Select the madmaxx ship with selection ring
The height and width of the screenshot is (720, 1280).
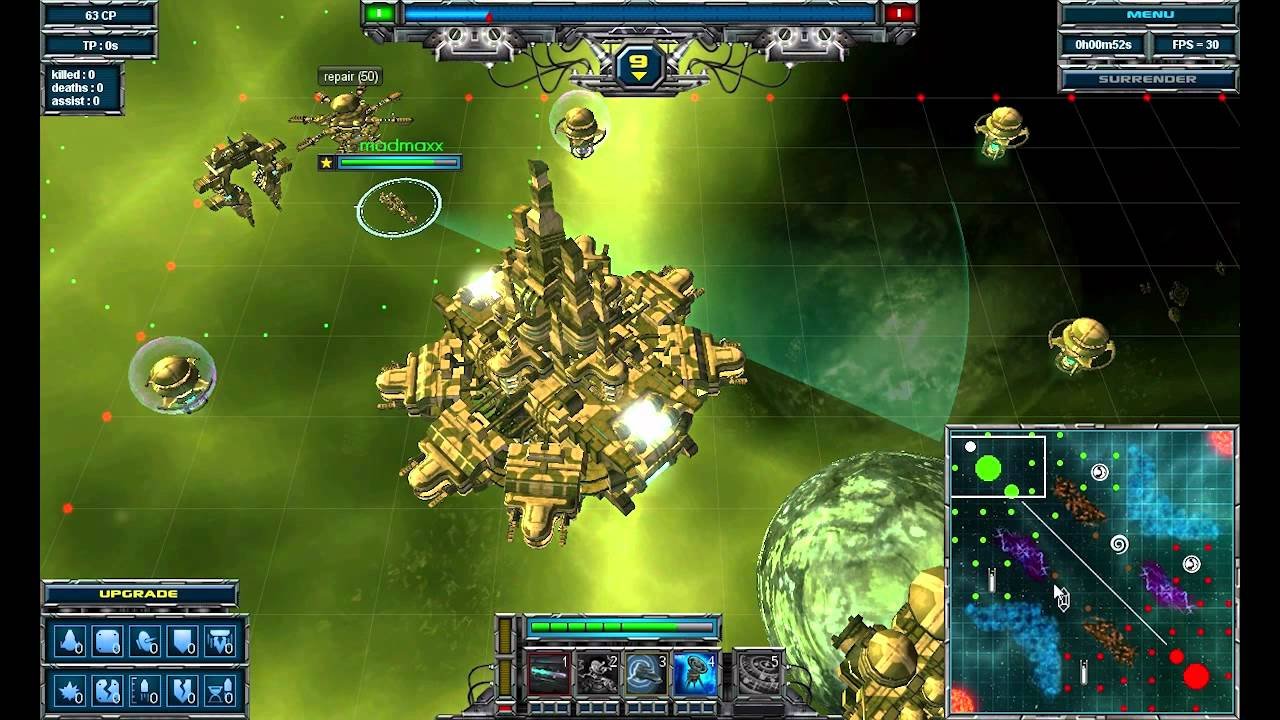click(398, 207)
